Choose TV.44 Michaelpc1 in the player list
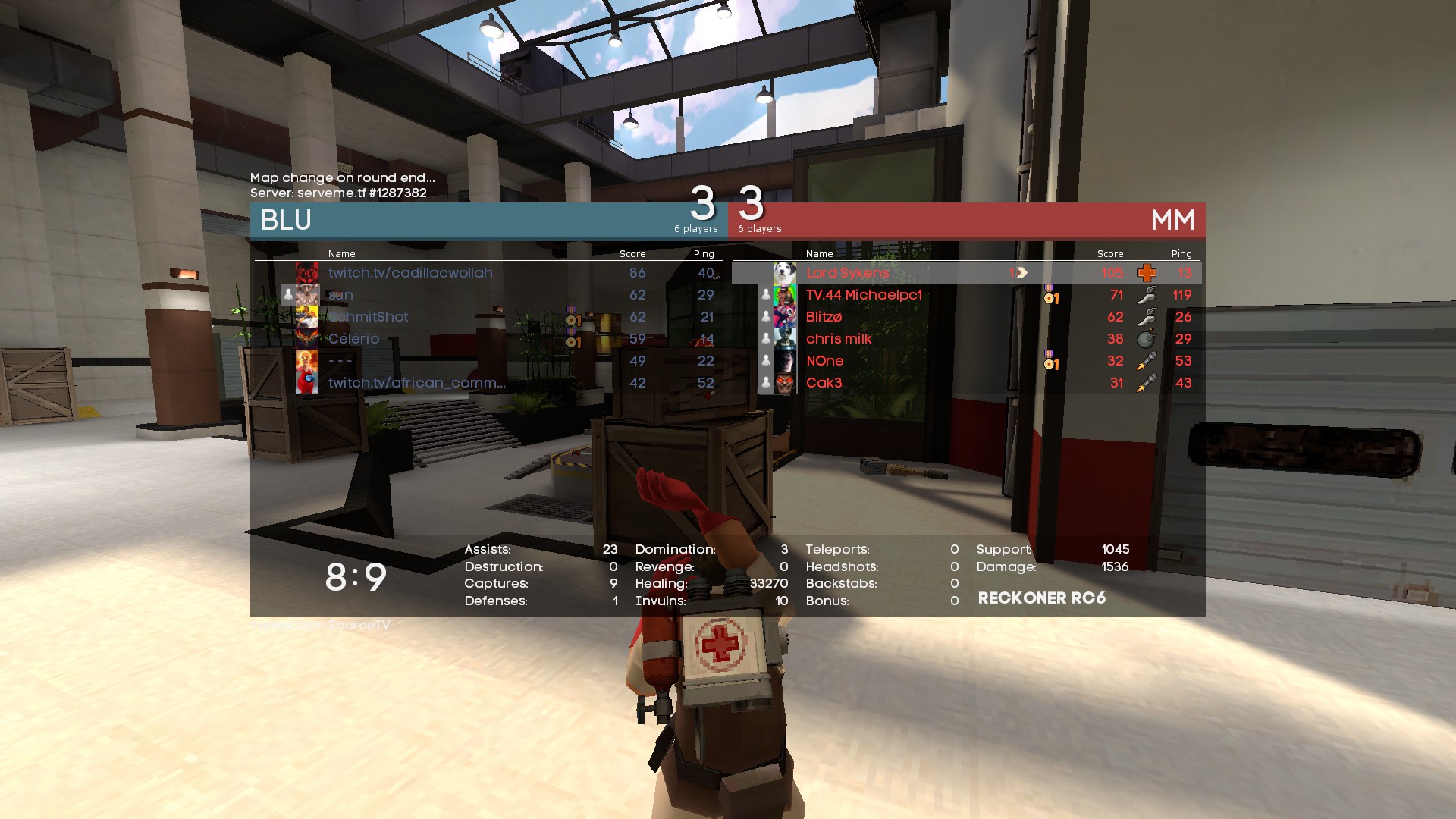The image size is (1456, 819). [x=864, y=295]
